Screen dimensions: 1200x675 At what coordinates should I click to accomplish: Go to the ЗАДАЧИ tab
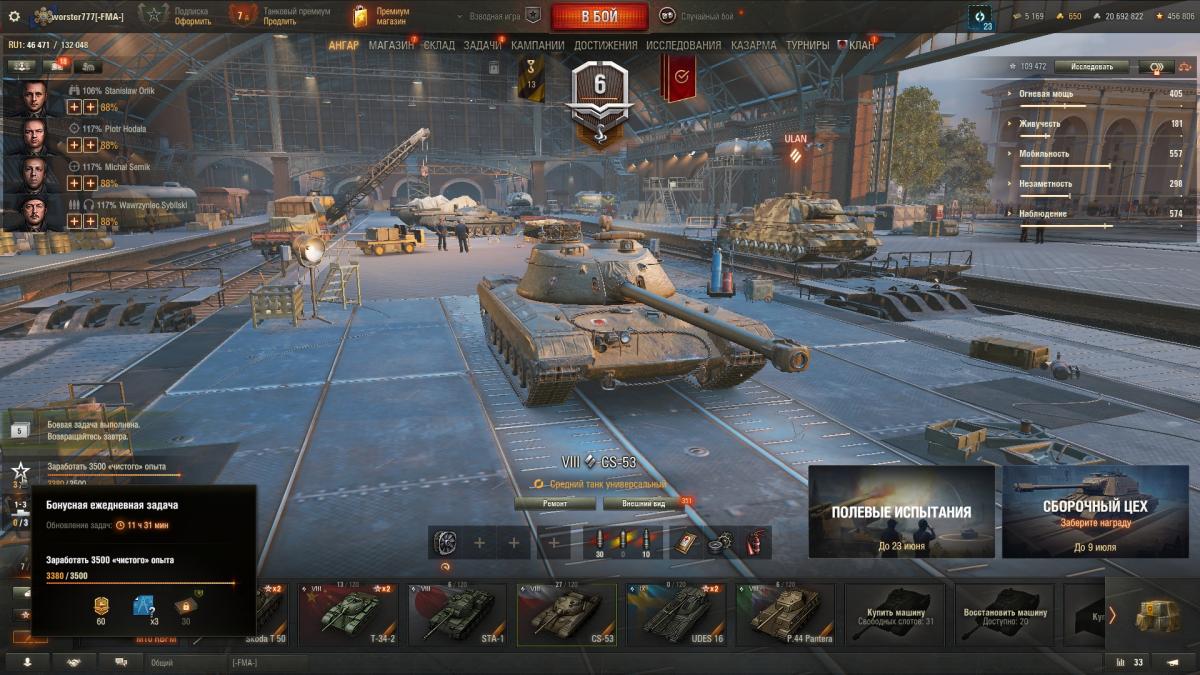[x=483, y=45]
